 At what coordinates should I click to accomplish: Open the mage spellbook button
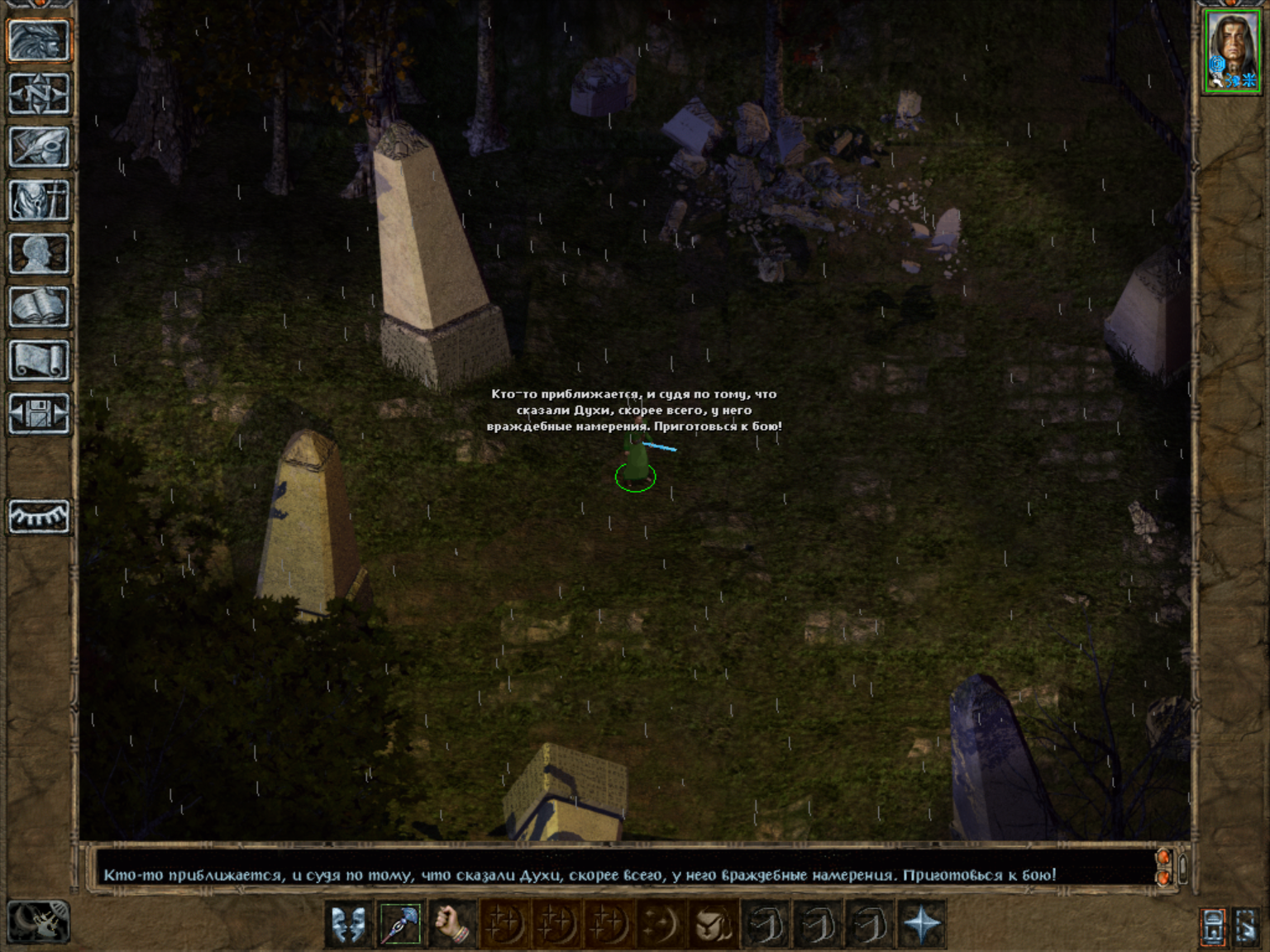click(x=38, y=307)
